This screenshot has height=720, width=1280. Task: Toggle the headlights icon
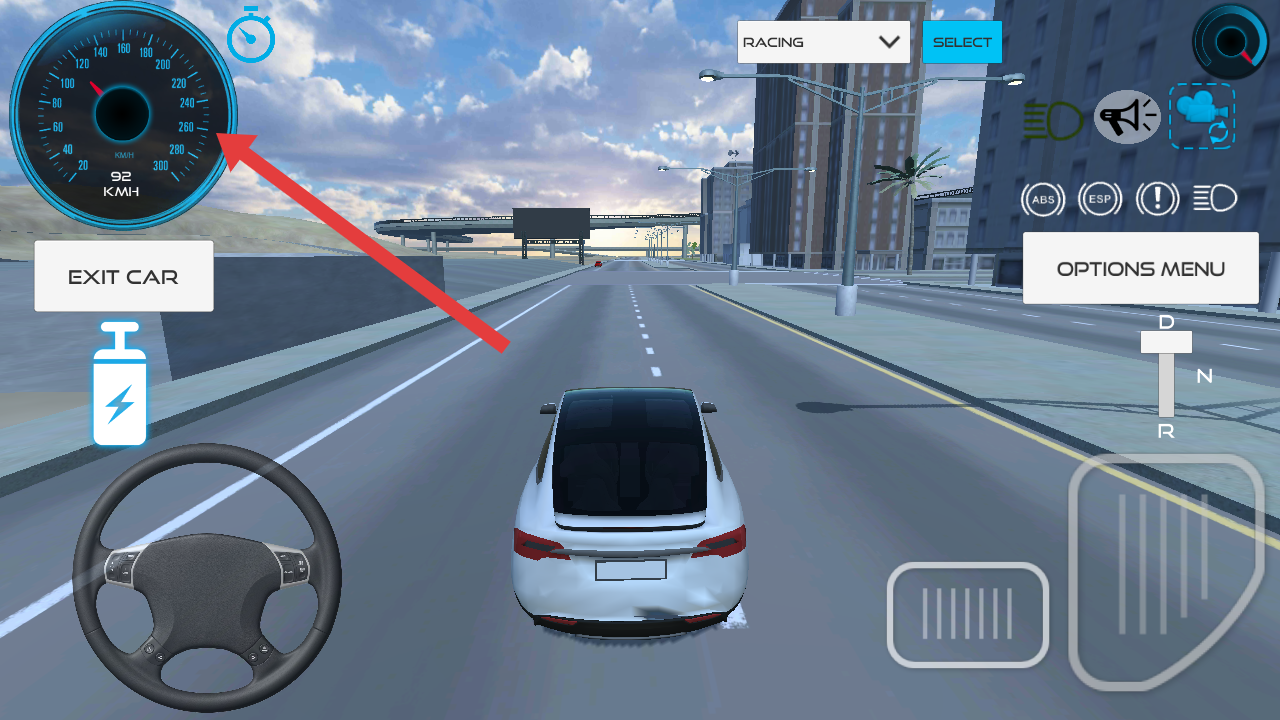click(x=1053, y=120)
